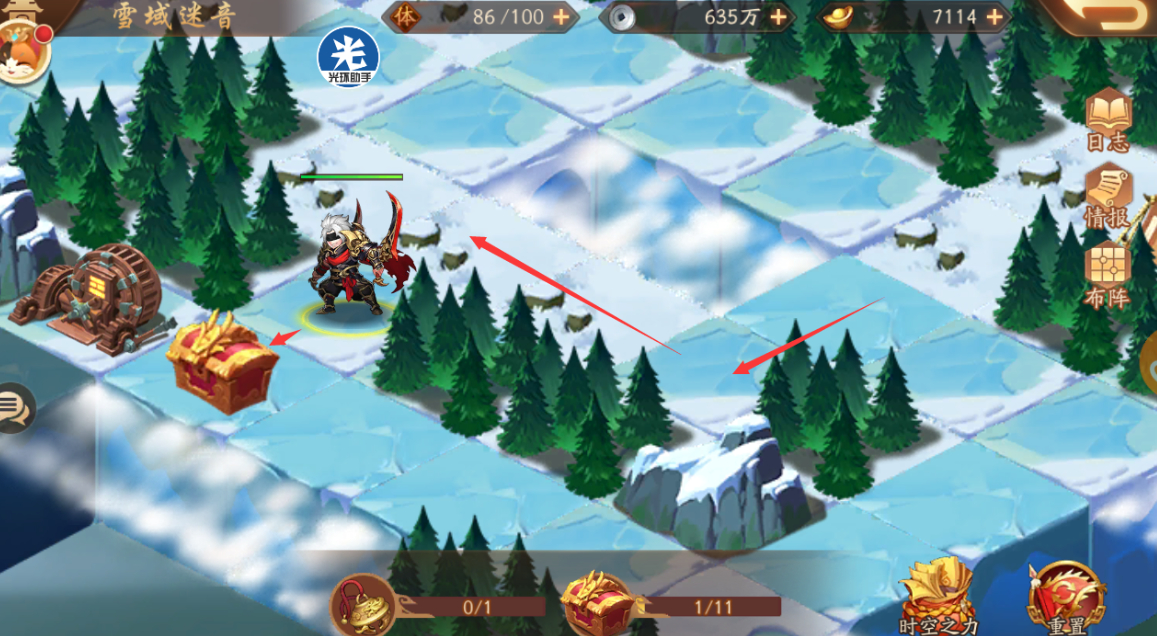Tap the 重置 reset button
Screen dimensions: 1157x636
coord(1067,600)
